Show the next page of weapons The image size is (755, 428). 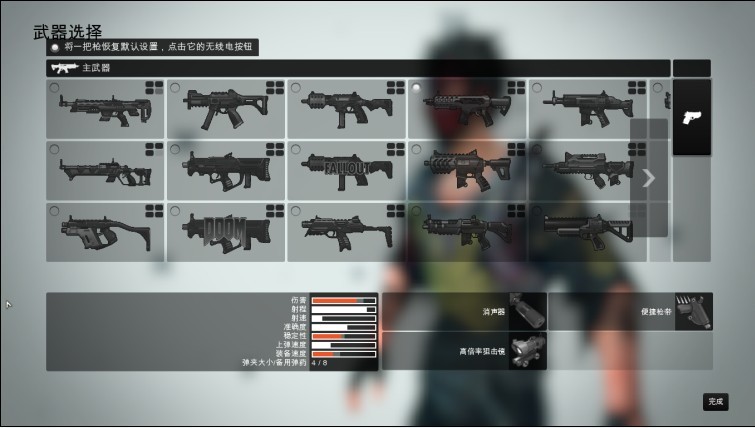tap(649, 178)
